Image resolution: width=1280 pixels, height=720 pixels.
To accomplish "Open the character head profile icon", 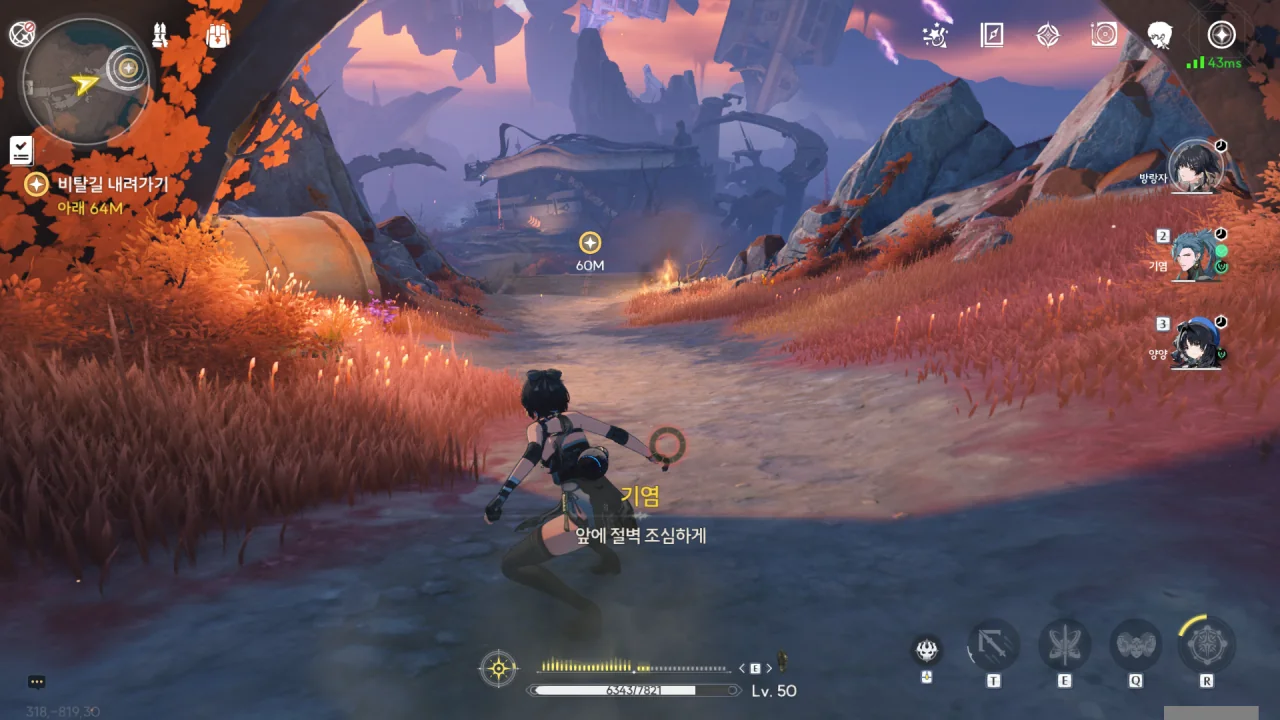I will click(1160, 36).
